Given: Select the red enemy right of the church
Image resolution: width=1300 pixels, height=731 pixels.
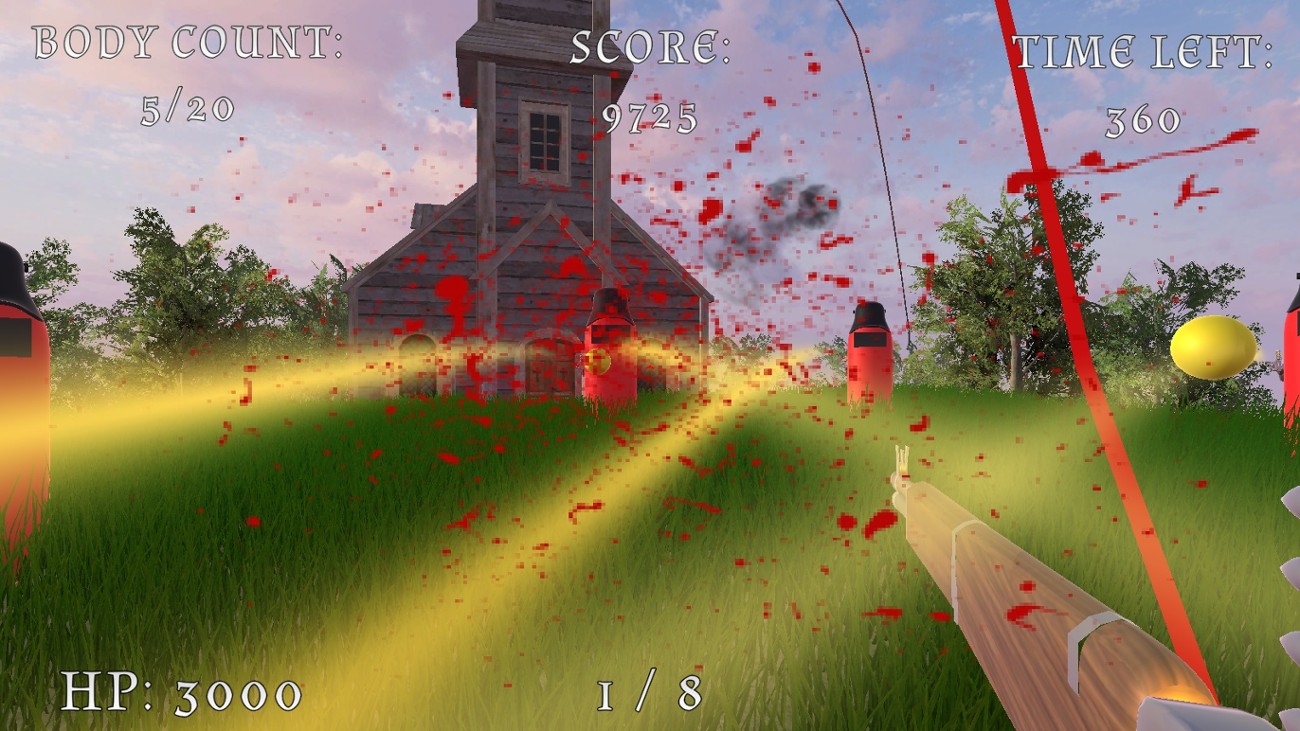Looking at the screenshot, I should click(x=868, y=350).
